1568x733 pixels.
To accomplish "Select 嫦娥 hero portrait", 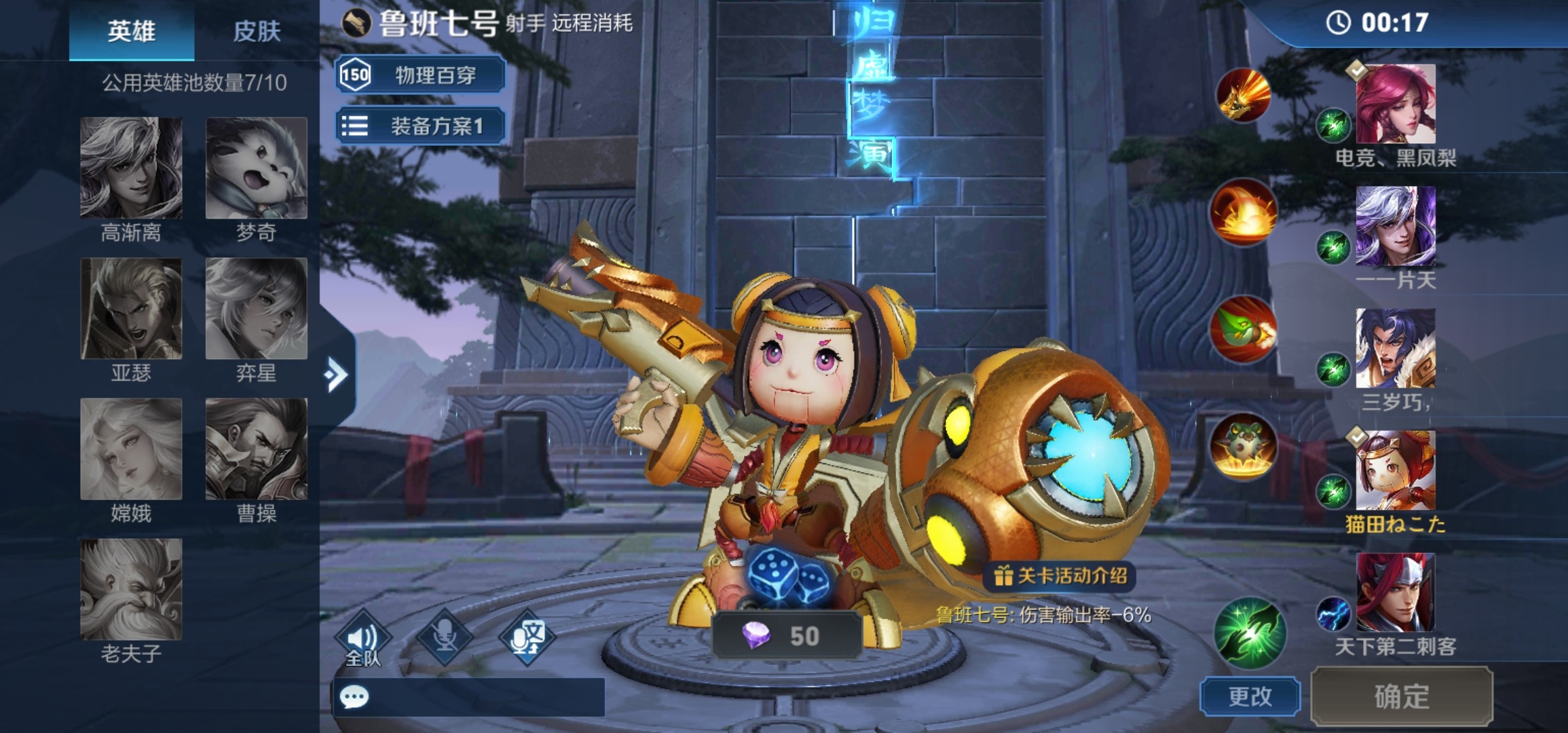I will (131, 449).
